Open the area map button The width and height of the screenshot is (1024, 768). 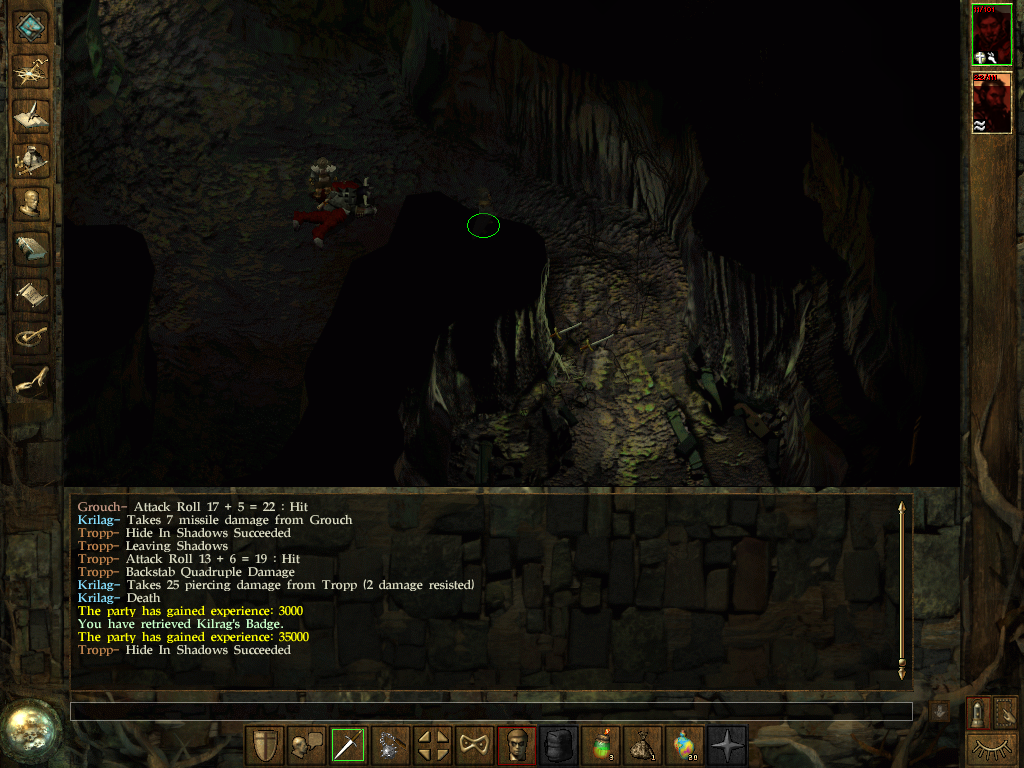pos(32,69)
